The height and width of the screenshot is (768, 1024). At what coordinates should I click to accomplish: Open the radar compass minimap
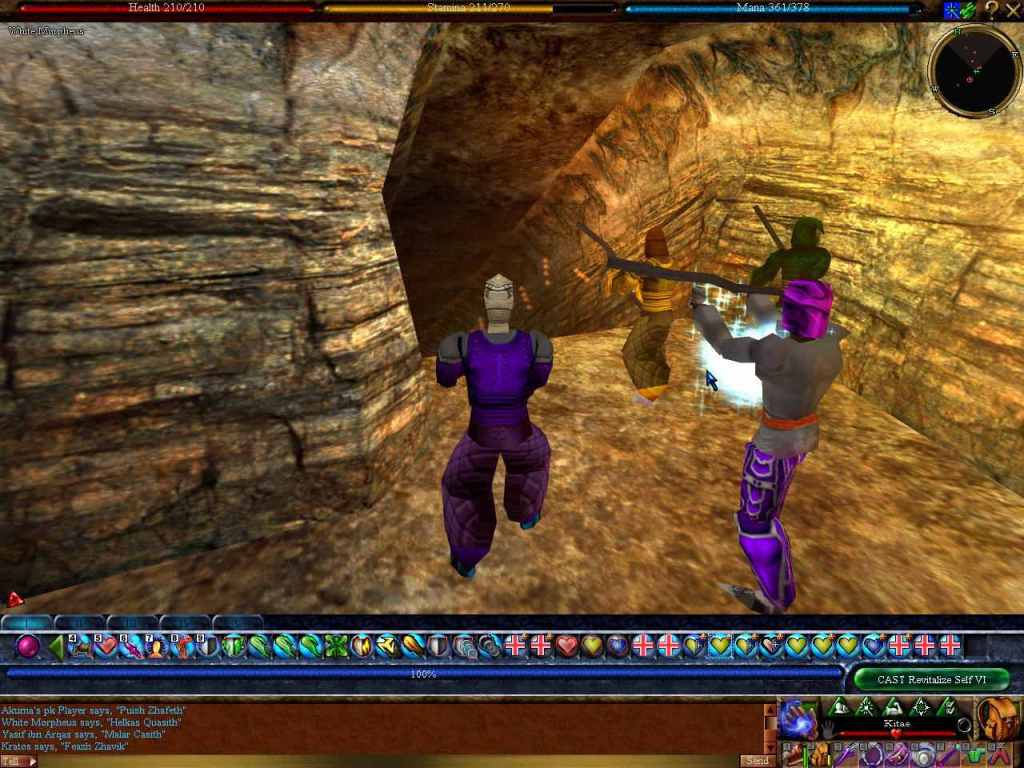973,71
